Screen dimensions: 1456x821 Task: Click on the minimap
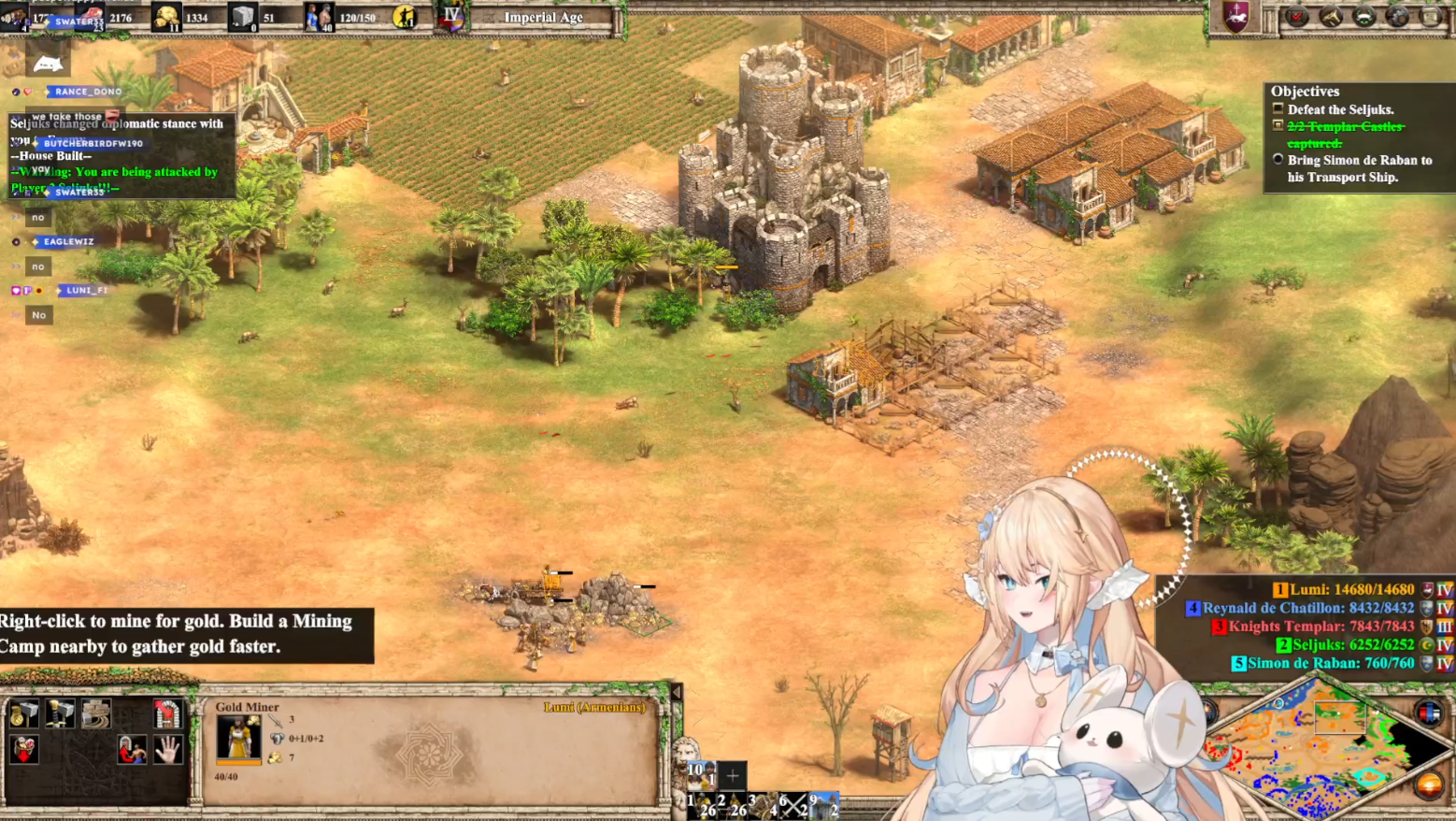pos(1327,748)
